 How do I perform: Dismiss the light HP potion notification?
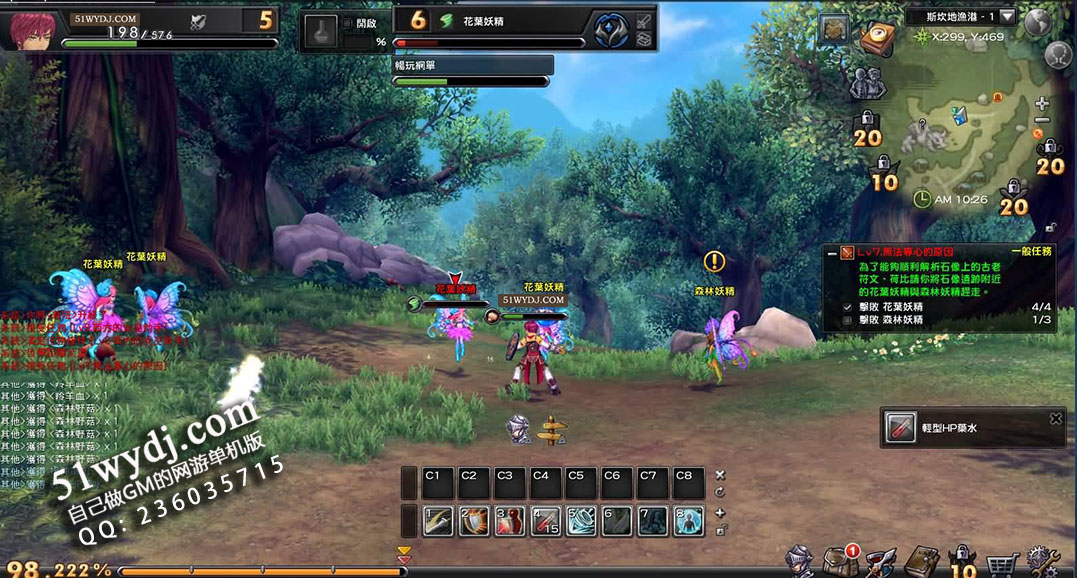(1056, 418)
